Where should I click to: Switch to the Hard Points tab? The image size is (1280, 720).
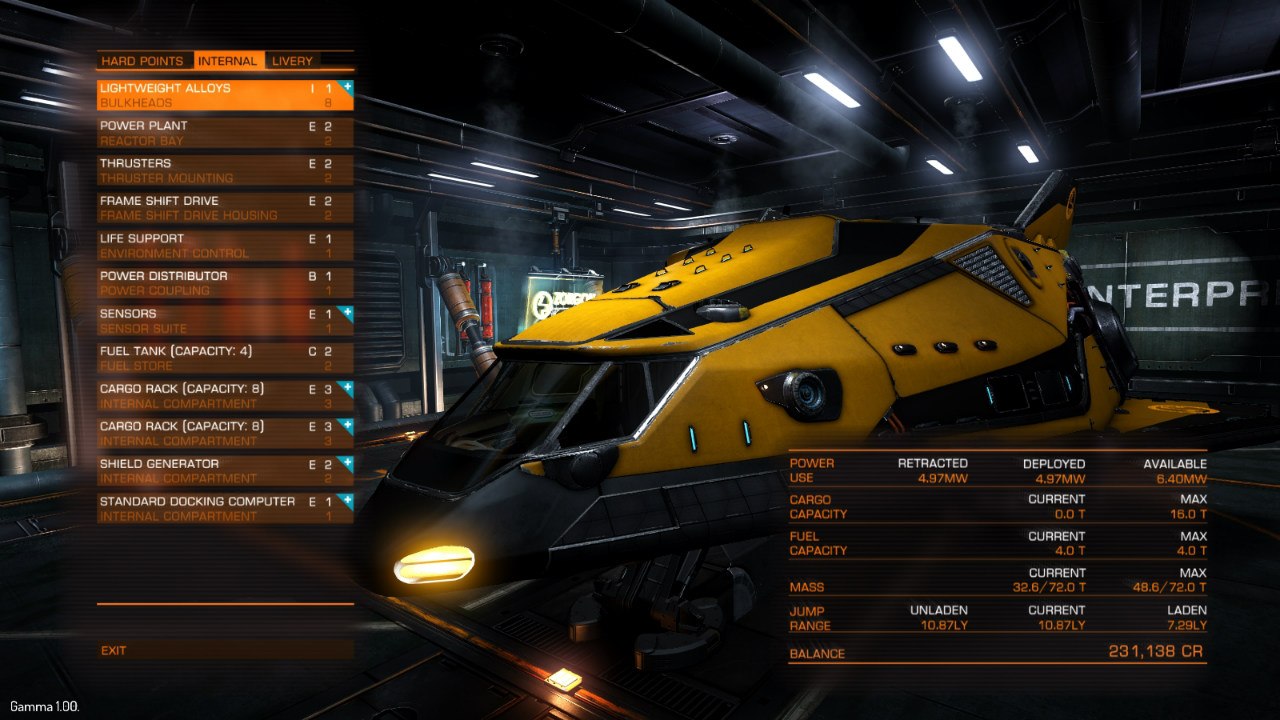tap(141, 61)
